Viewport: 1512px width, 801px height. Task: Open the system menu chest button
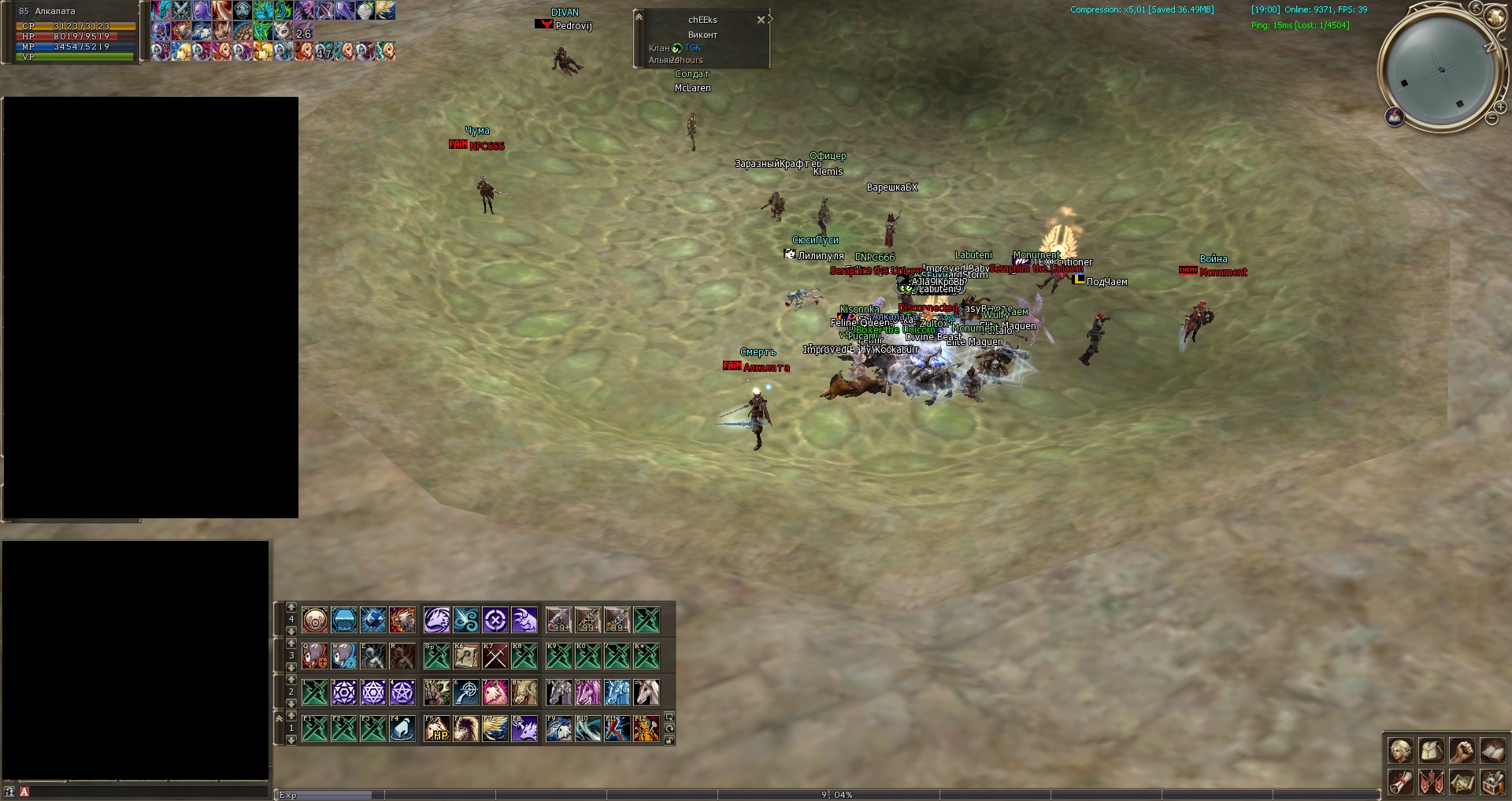point(1492,782)
